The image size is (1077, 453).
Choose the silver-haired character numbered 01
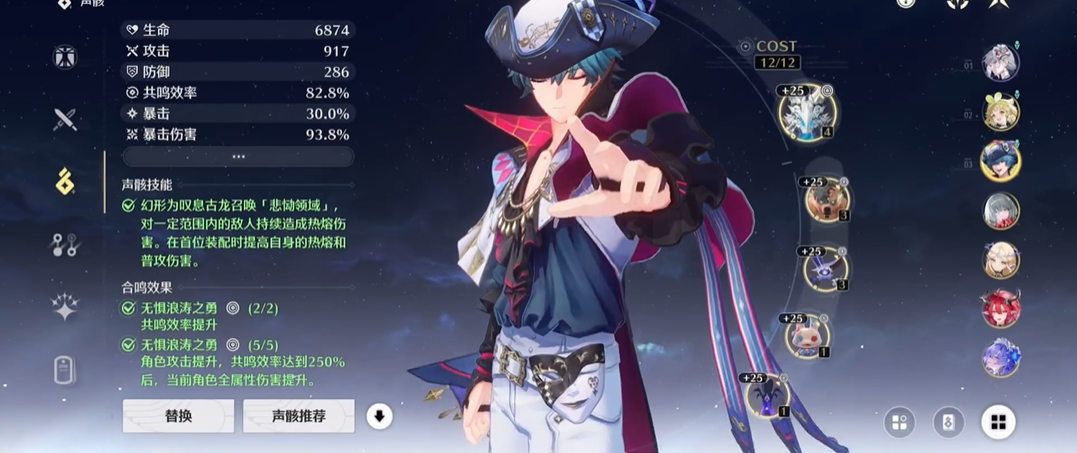point(1000,62)
